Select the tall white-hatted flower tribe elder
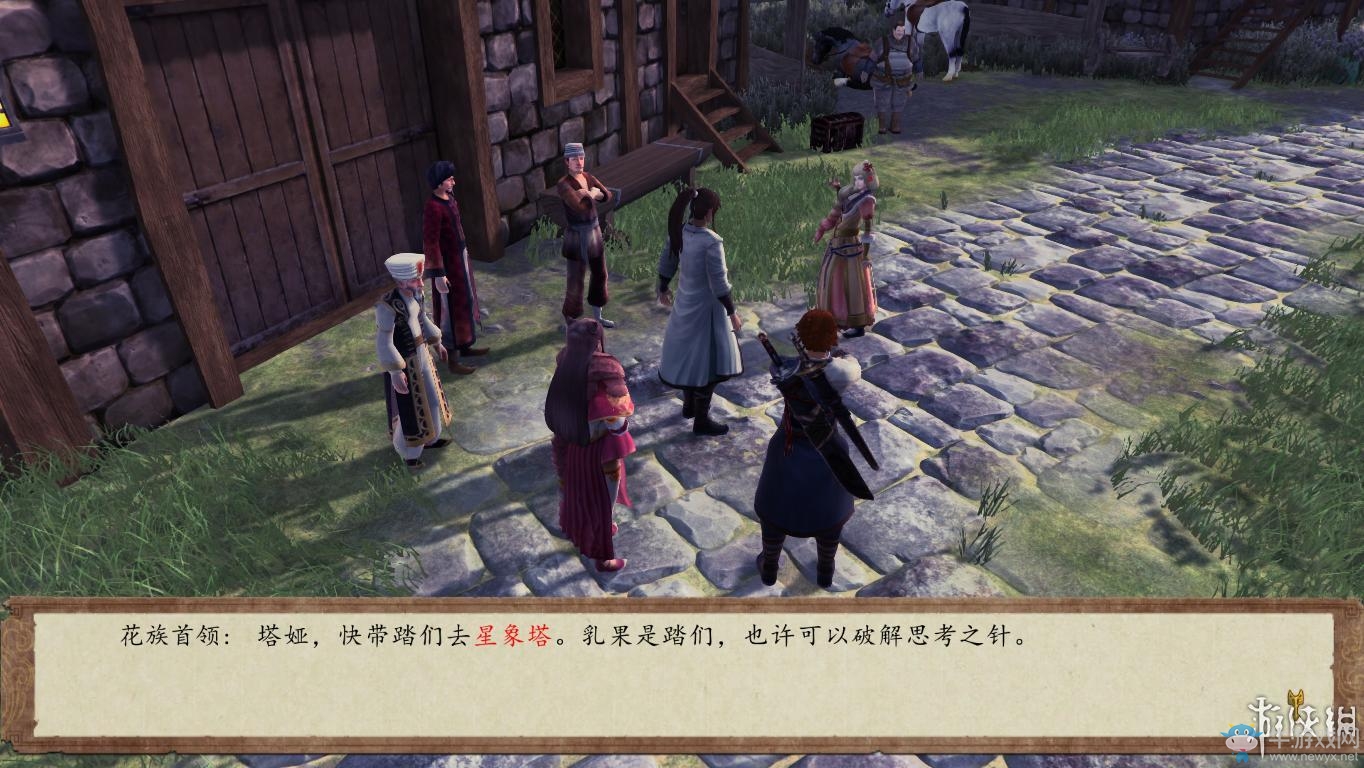Image resolution: width=1364 pixels, height=768 pixels. [x=410, y=350]
